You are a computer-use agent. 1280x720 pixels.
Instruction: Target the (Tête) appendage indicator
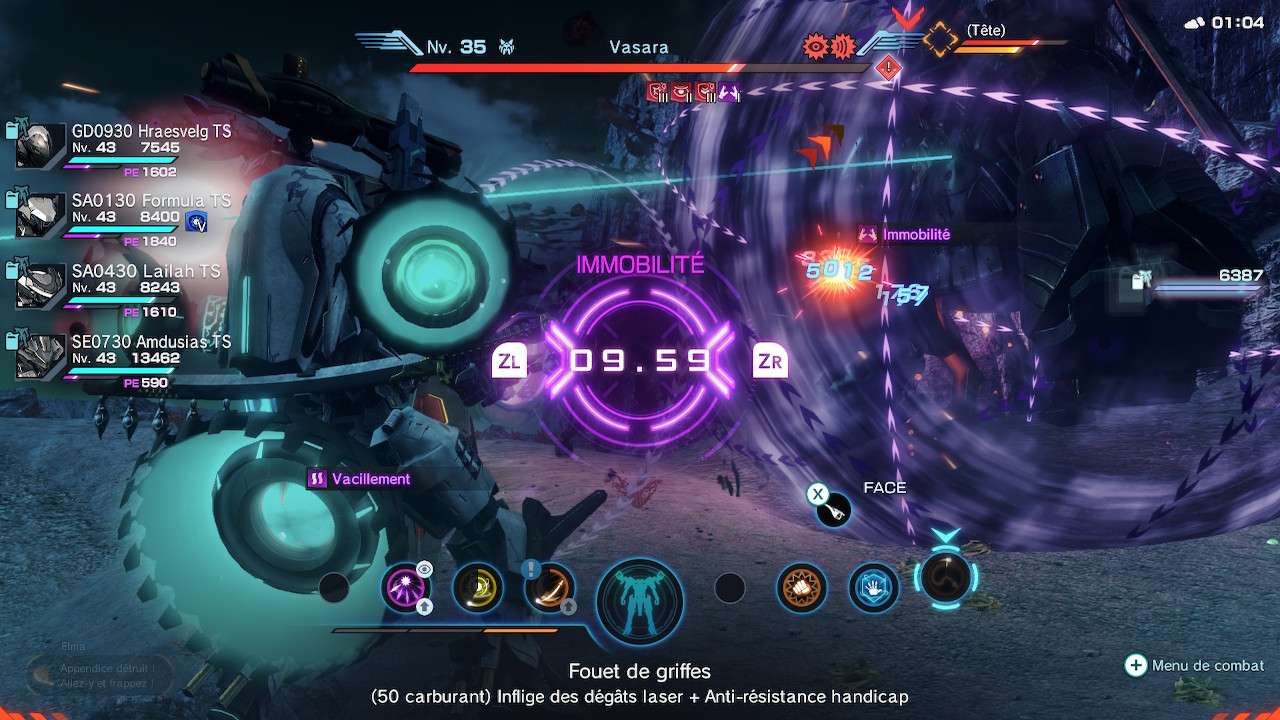click(986, 32)
